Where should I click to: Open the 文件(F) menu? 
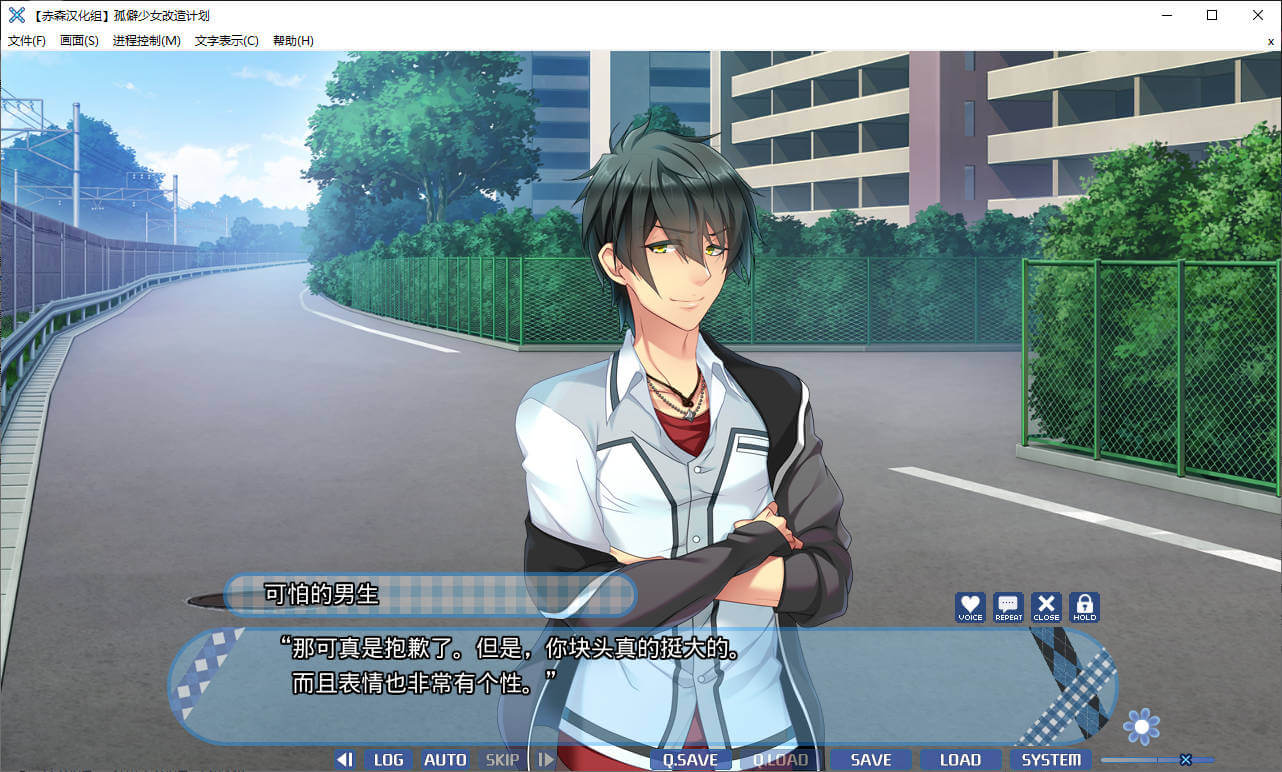coord(27,41)
